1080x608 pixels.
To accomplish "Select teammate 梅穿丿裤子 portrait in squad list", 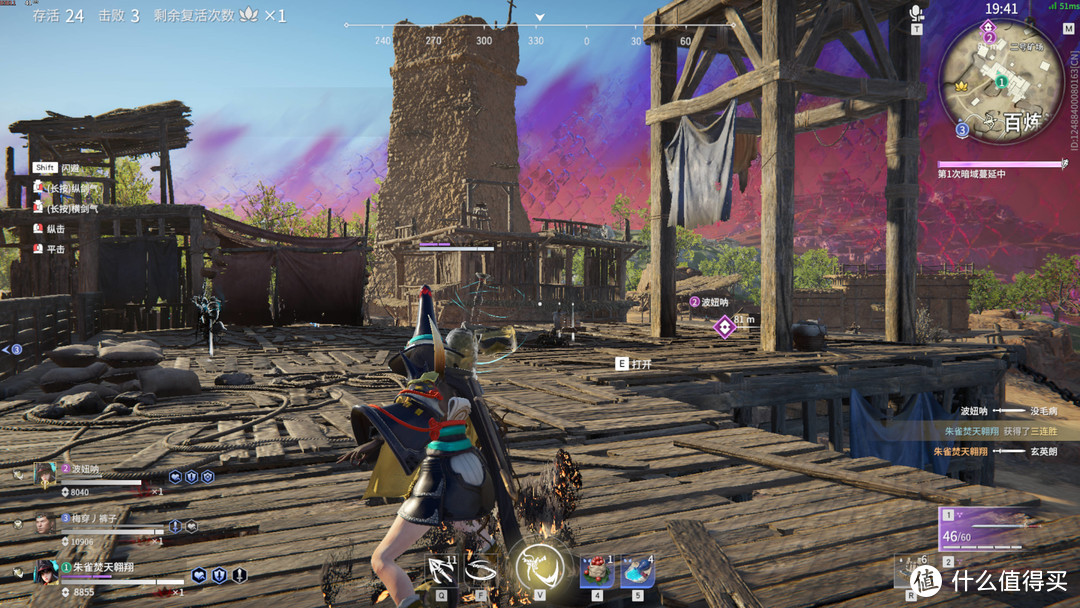I will (44, 524).
